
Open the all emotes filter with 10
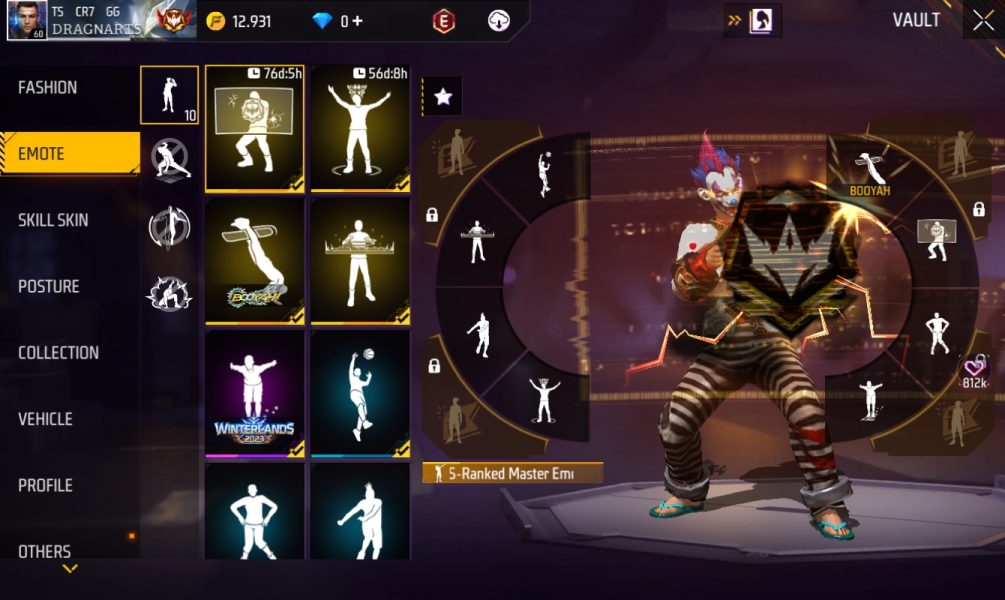point(169,95)
